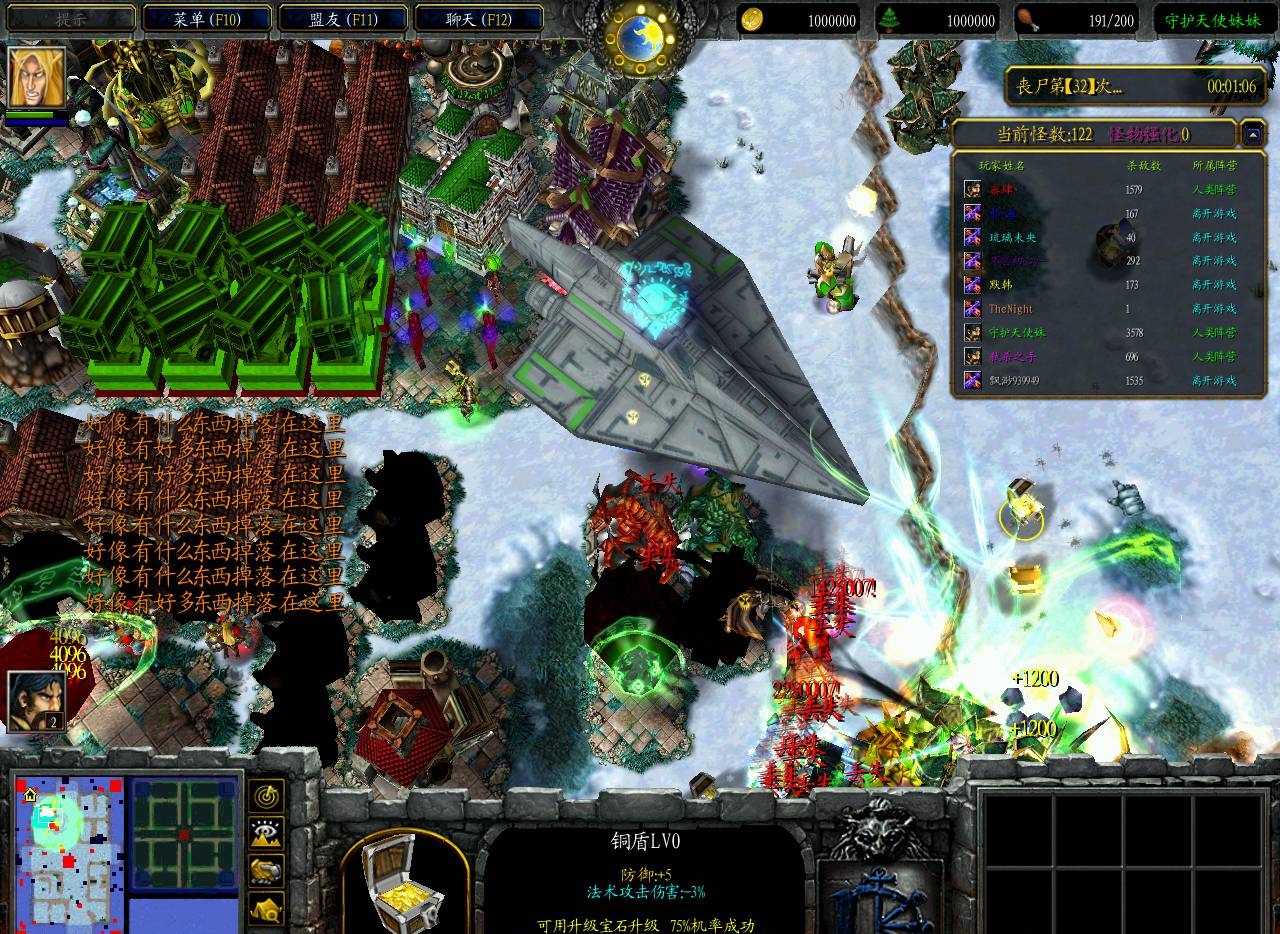The image size is (1280, 934).
Task: Click the treasure chest unit portrait
Action: click(x=405, y=882)
